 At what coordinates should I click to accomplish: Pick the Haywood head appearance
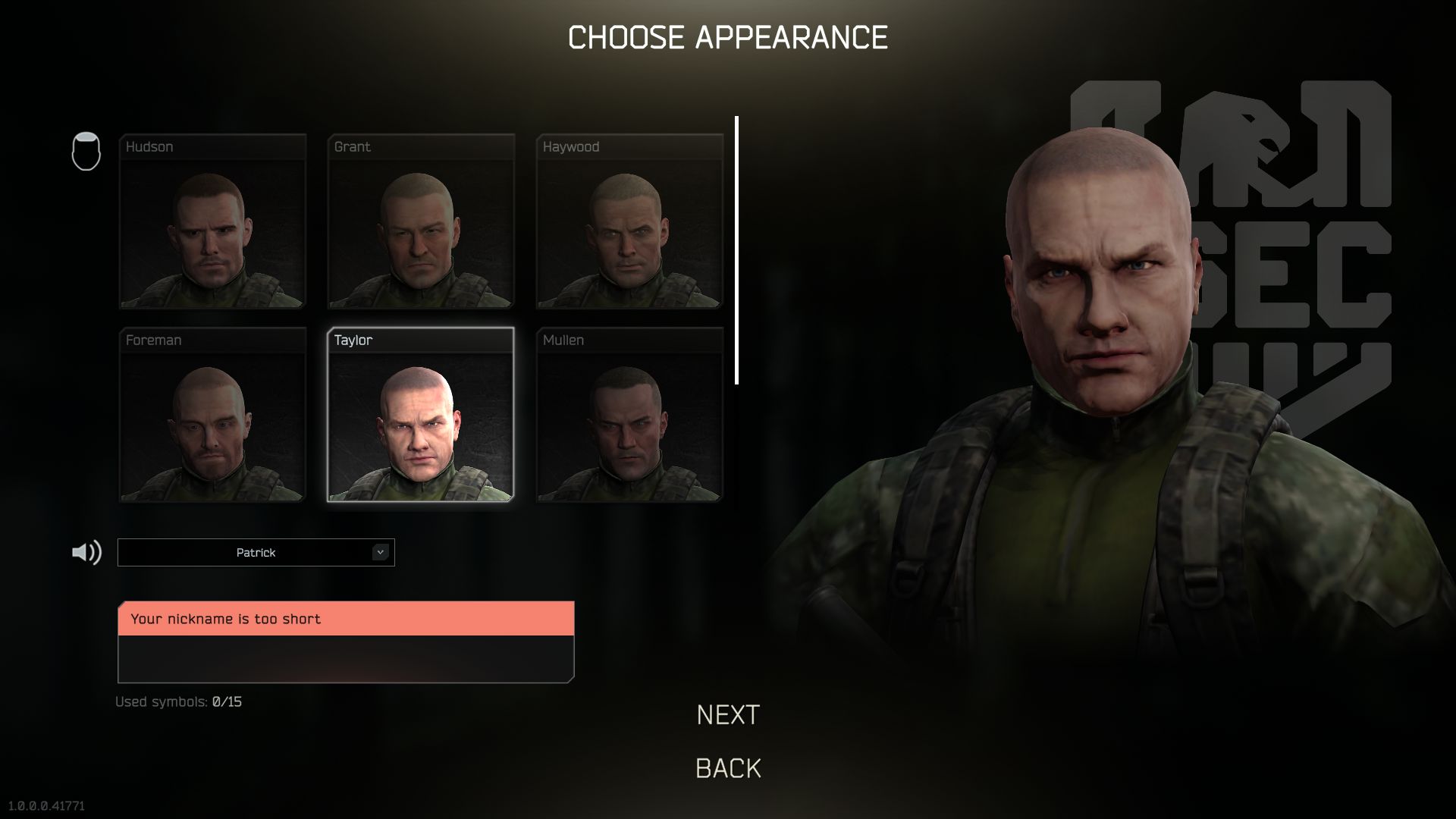pyautogui.click(x=629, y=221)
